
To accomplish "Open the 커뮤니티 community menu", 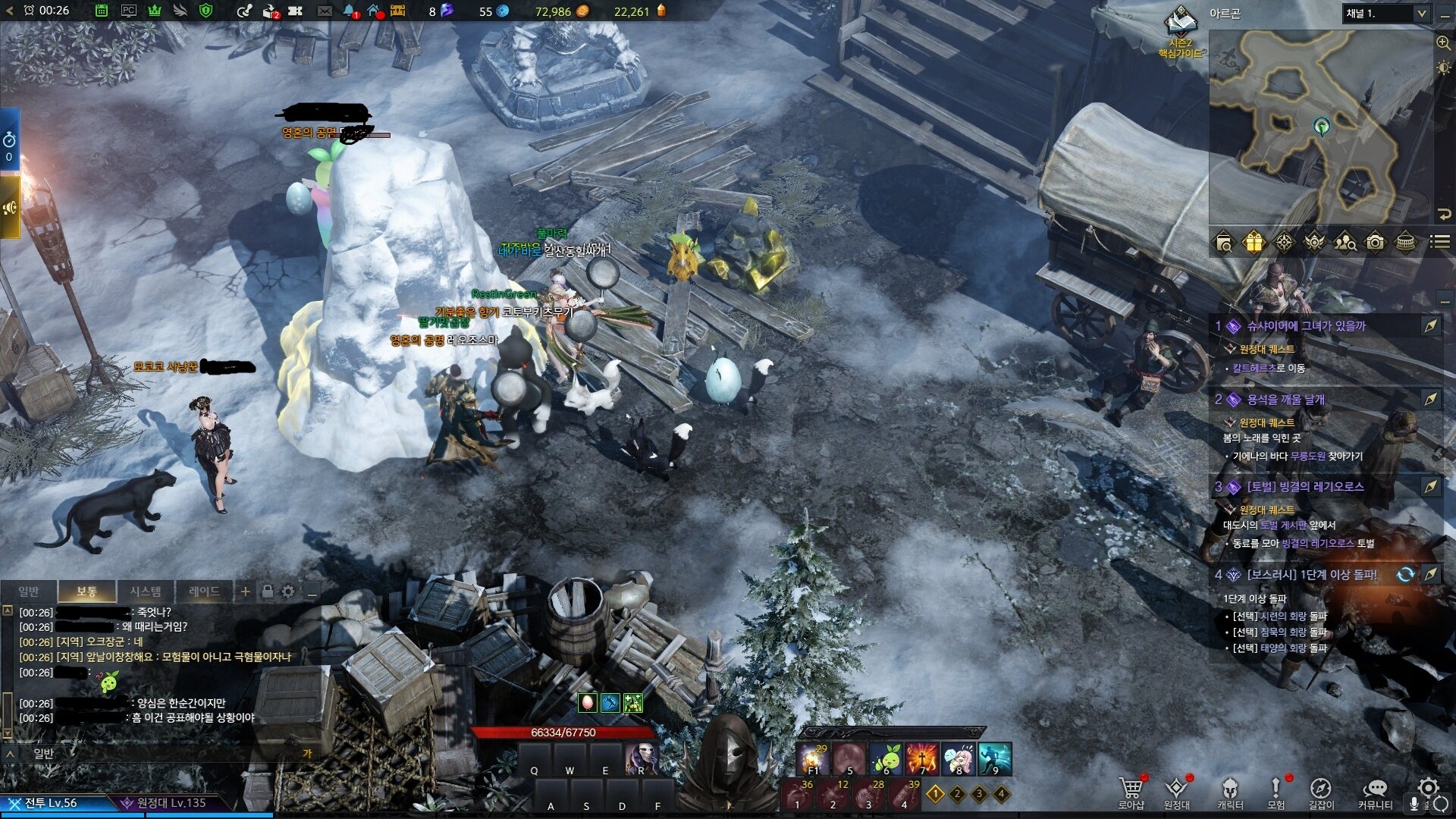I will [1374, 792].
